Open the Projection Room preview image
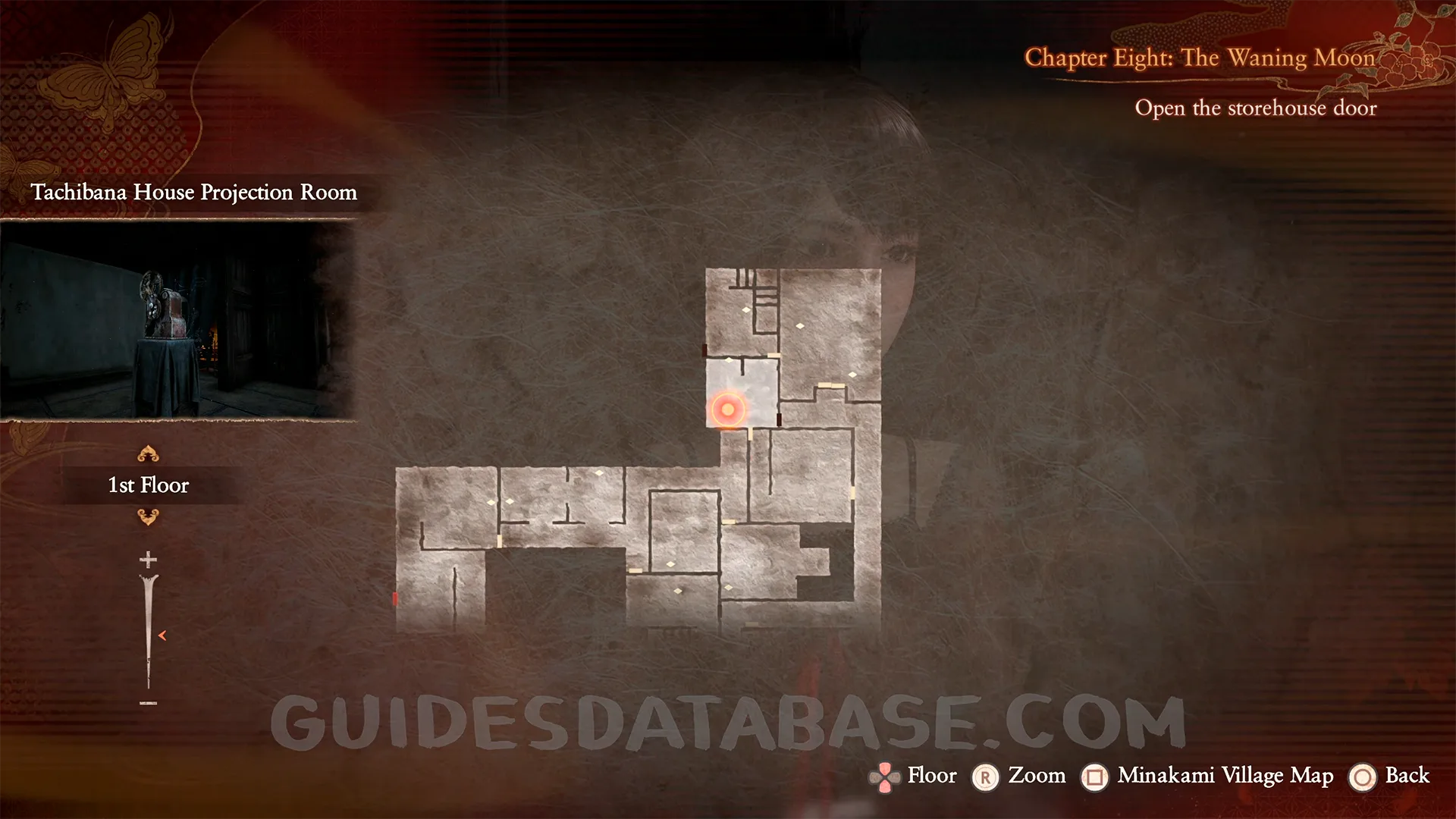The image size is (1456, 819). 177,320
